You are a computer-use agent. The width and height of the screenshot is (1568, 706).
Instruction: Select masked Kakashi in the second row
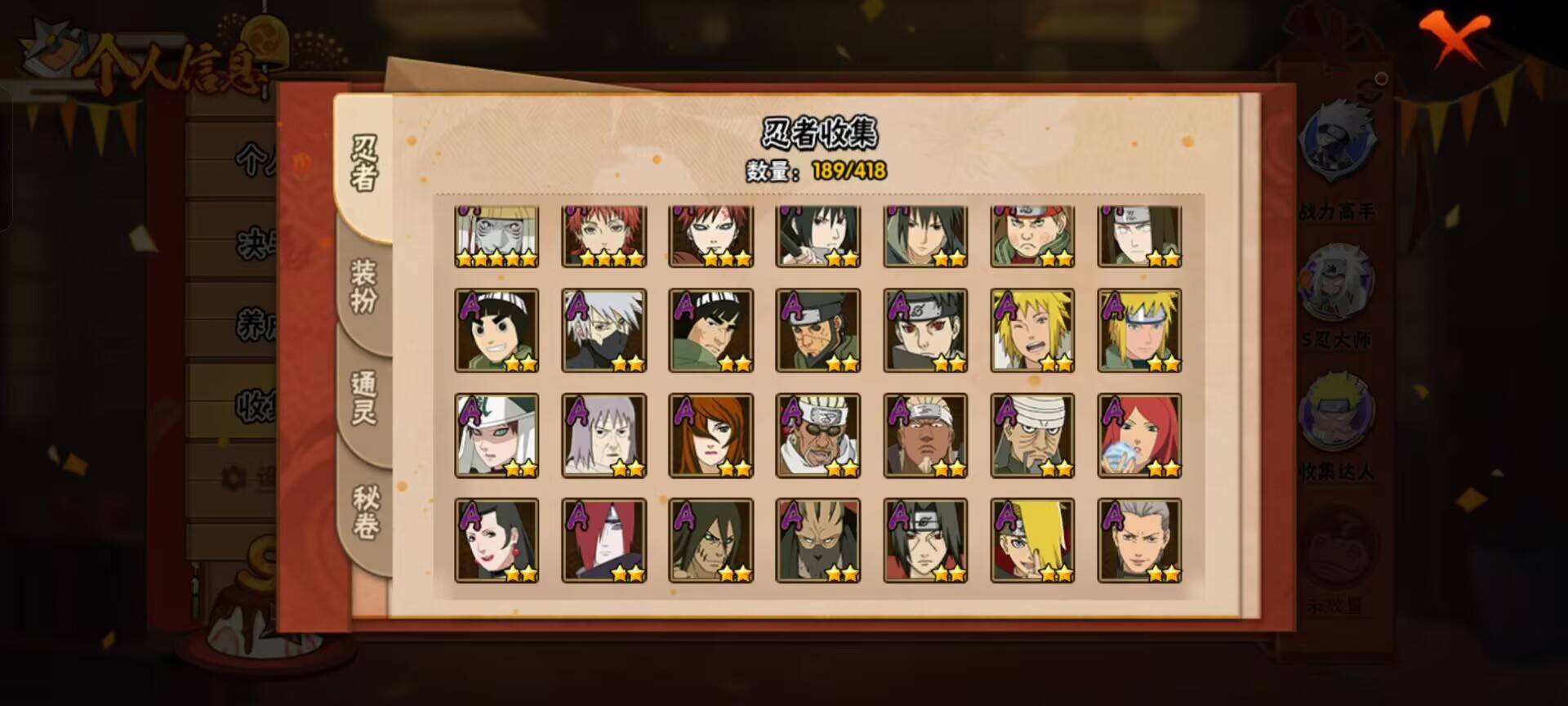[604, 331]
